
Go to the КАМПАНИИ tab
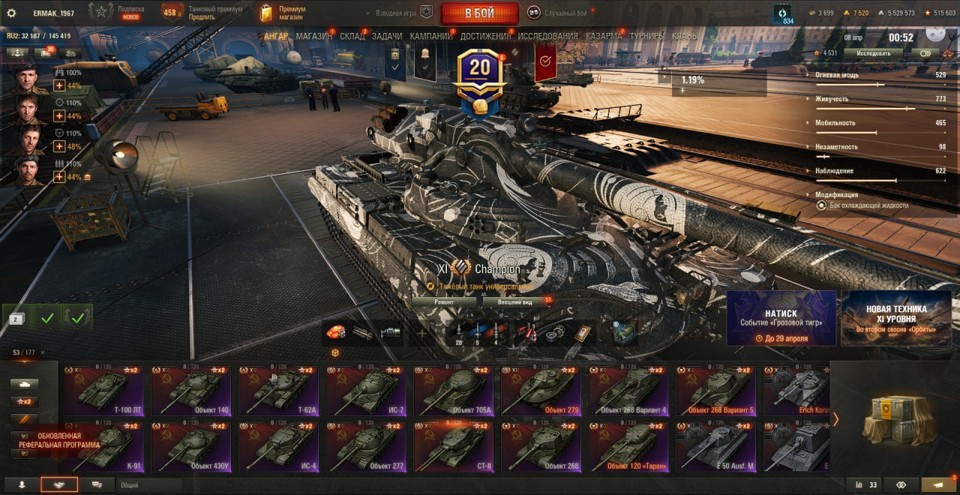click(x=430, y=36)
